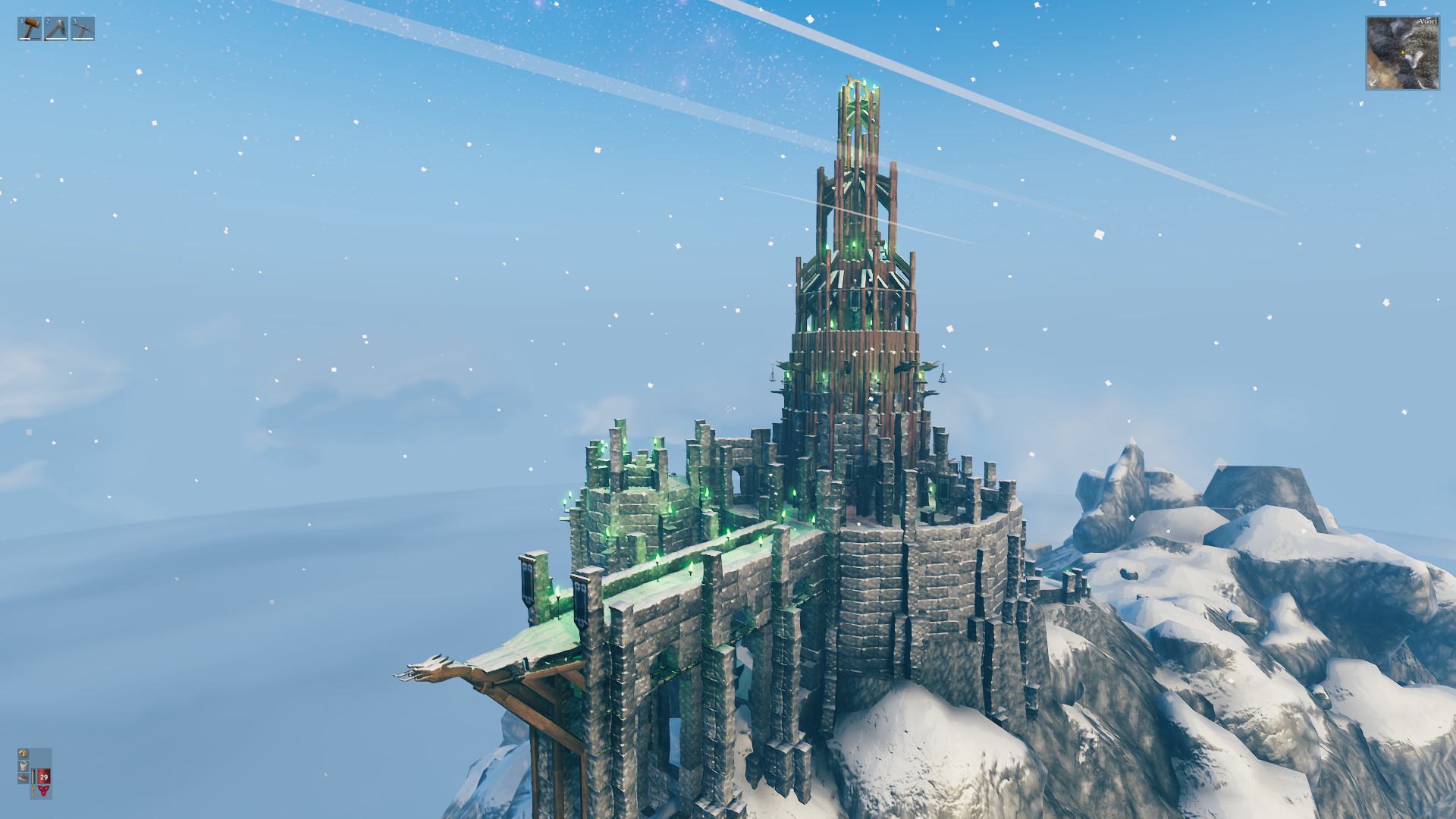Click the Eyescream food buff icon
1456x819 pixels.
pyautogui.click(x=24, y=767)
